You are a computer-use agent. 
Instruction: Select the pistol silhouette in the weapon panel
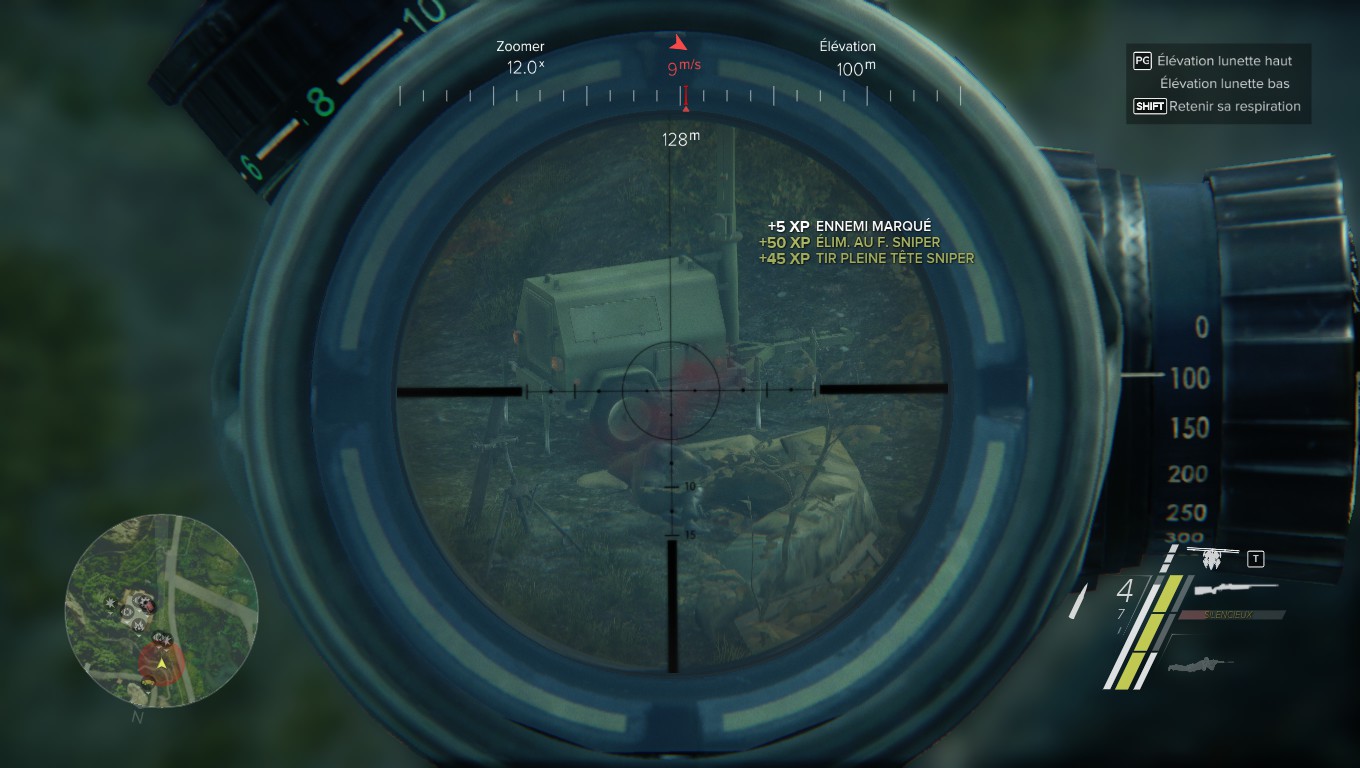coord(1200,665)
